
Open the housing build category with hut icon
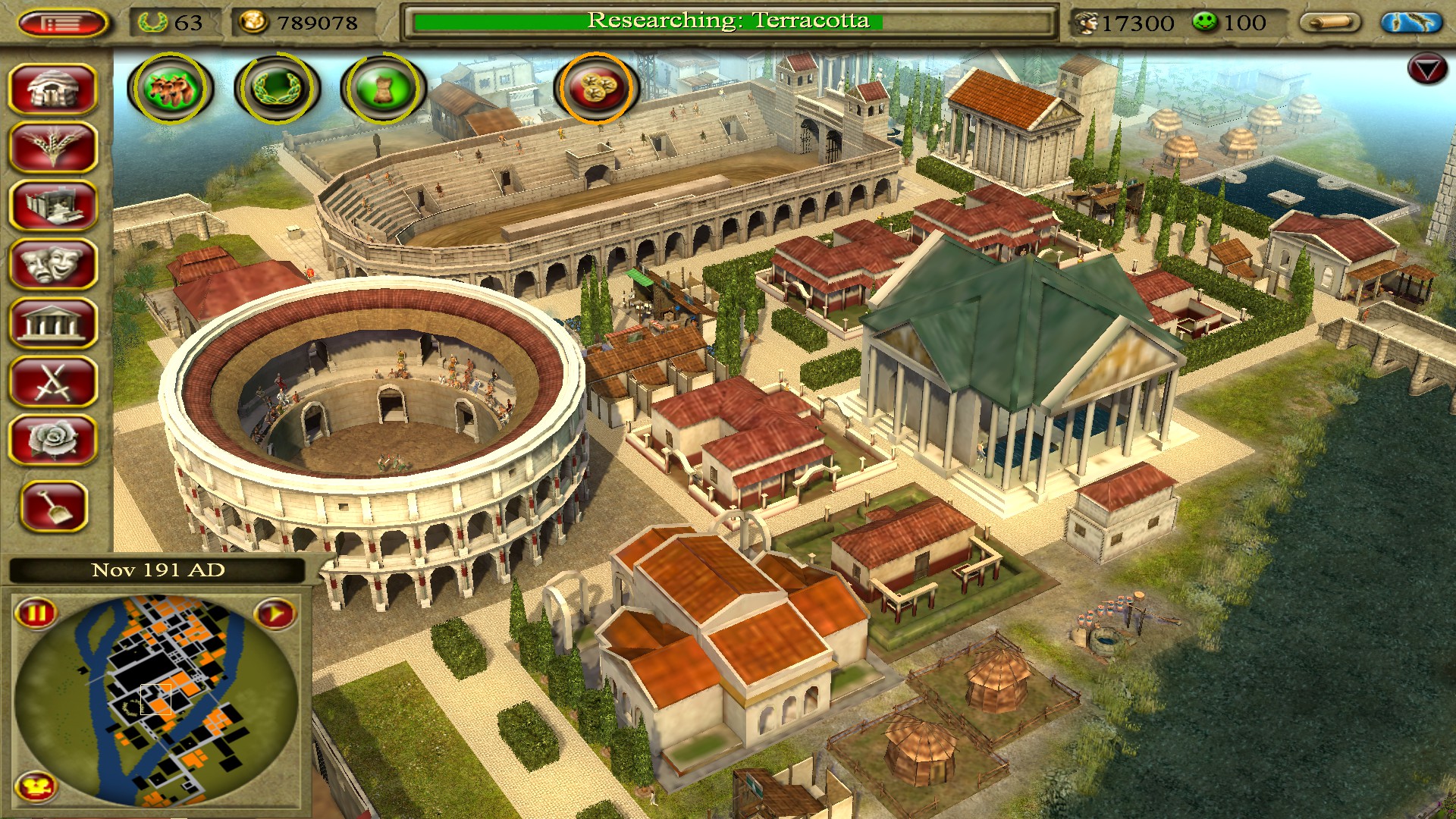(x=53, y=89)
